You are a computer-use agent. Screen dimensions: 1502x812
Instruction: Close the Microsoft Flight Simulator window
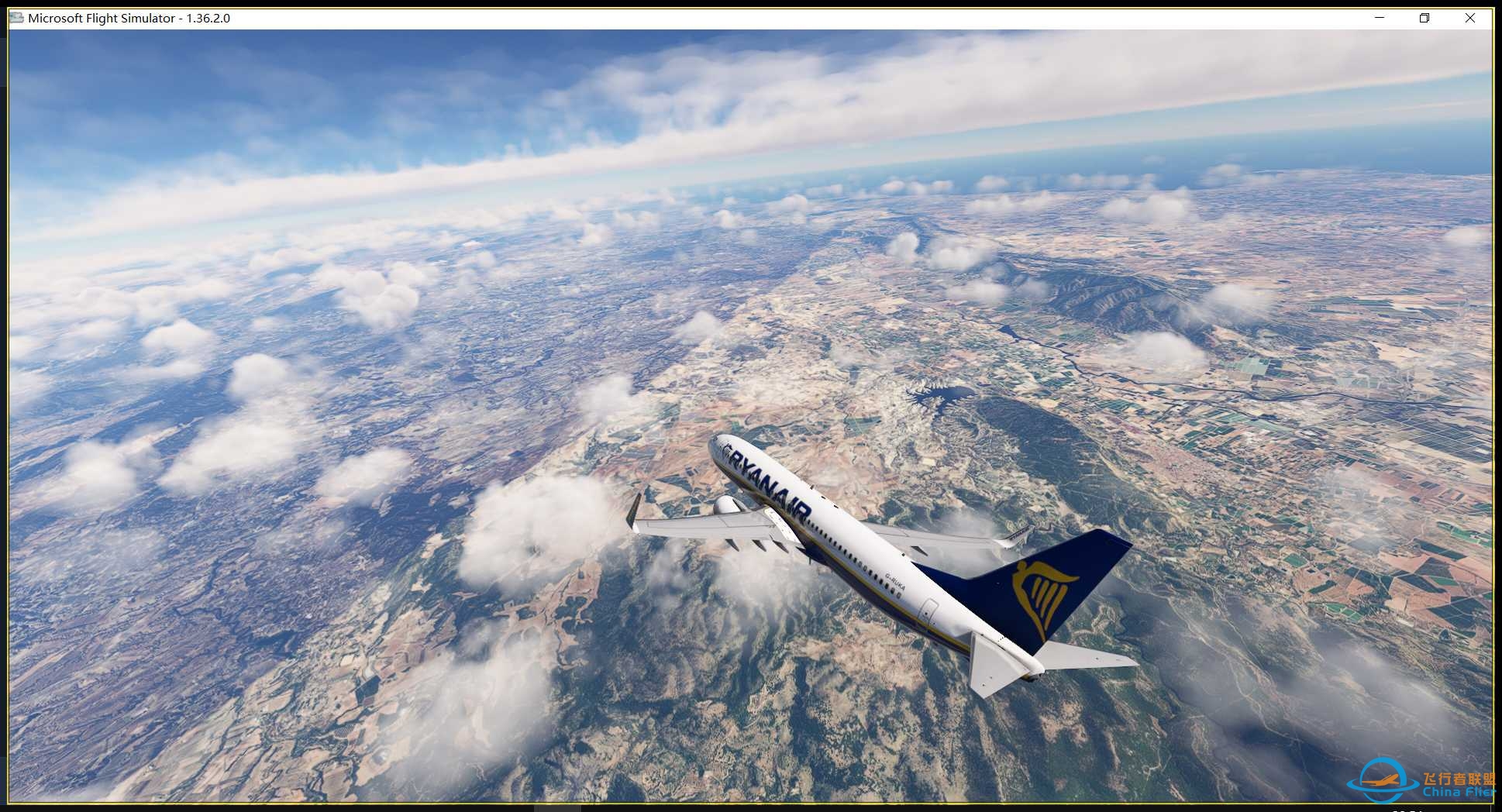(x=1469, y=18)
